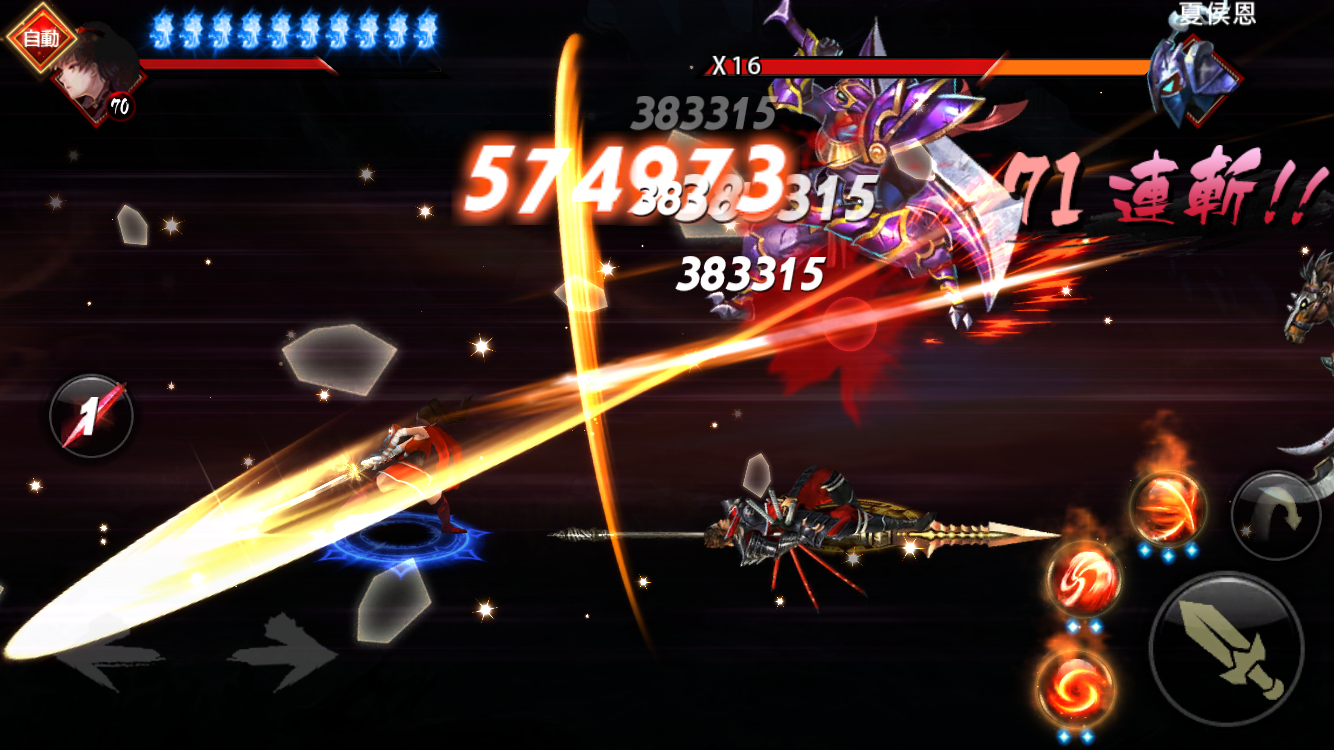
Task: Activate the flaming orb skill
Action: tap(1168, 508)
